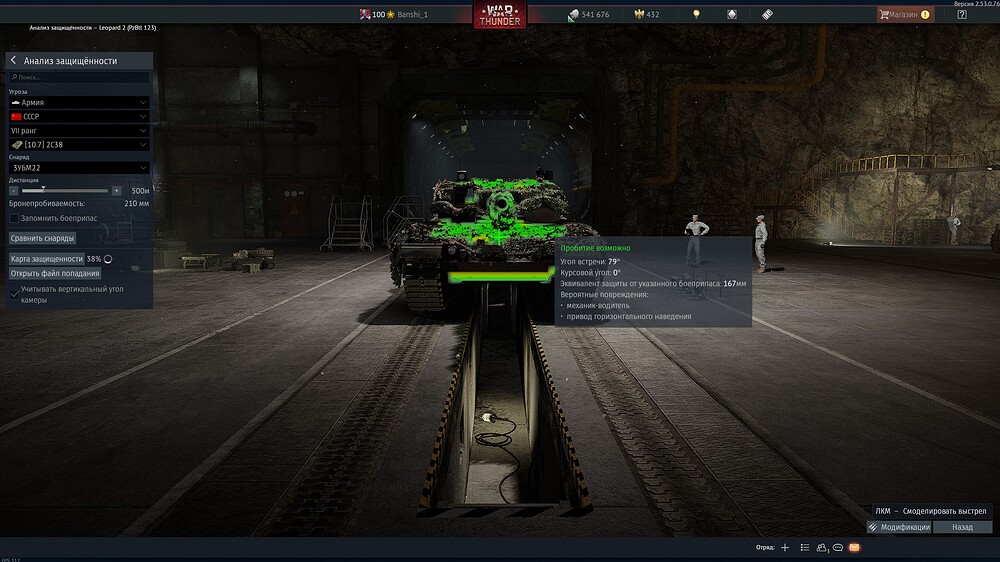Open the orange mail envelope icon
Image resolution: width=1000 pixels, height=562 pixels.
click(854, 548)
